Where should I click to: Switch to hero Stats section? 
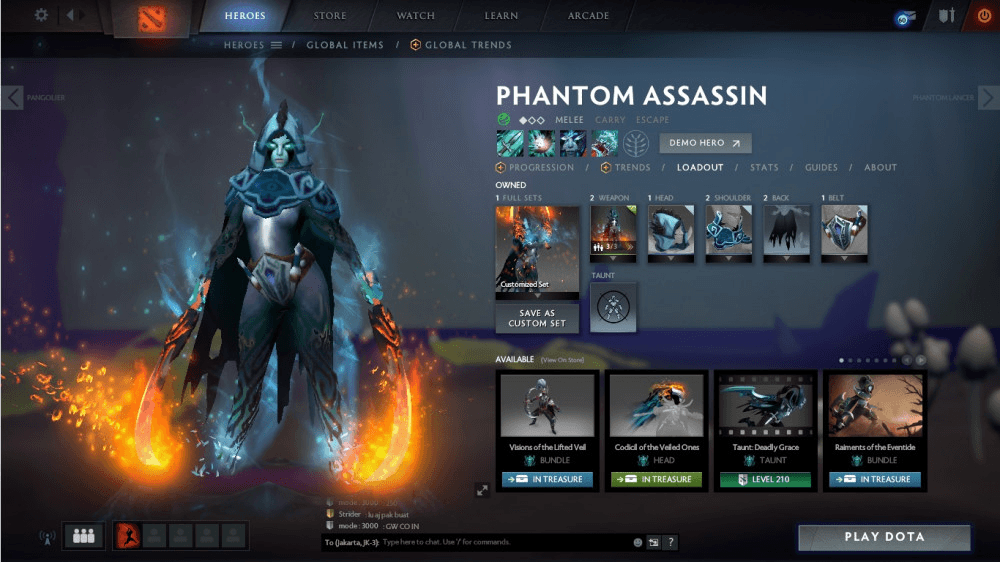point(764,168)
